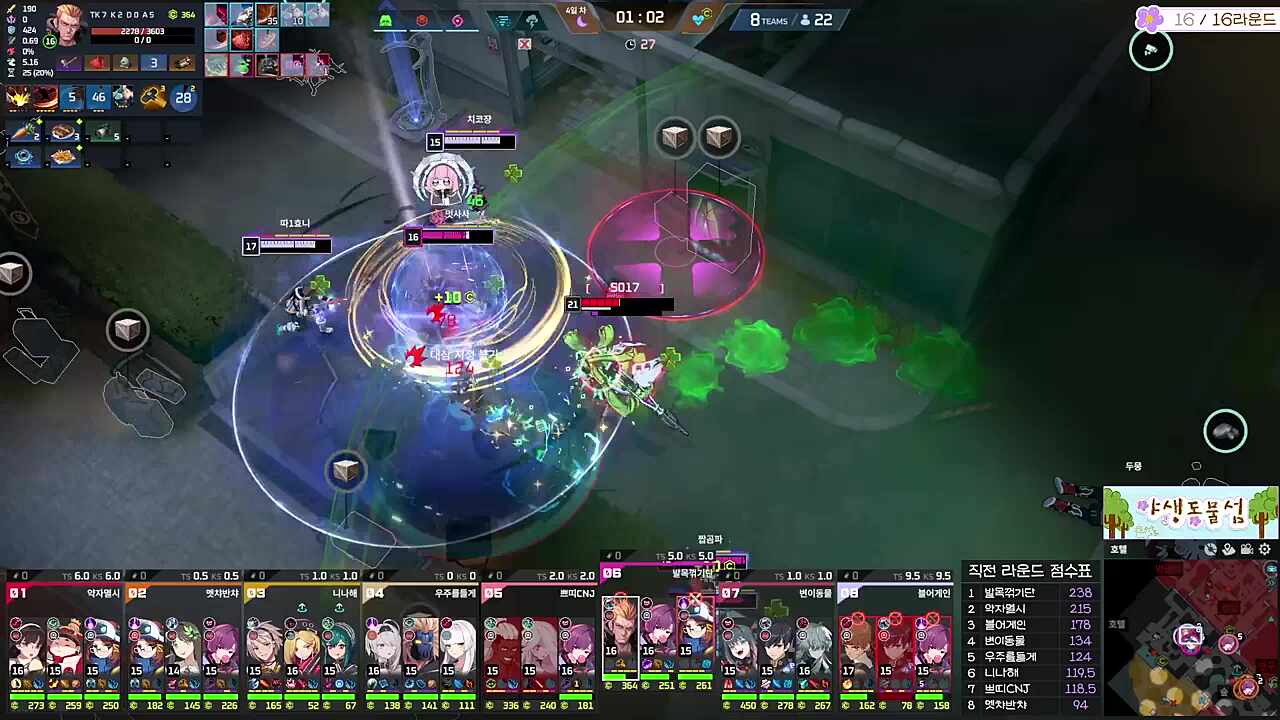Click the 야생동물섬 stream overlay banner
1280x720 pixels.
[1190, 514]
